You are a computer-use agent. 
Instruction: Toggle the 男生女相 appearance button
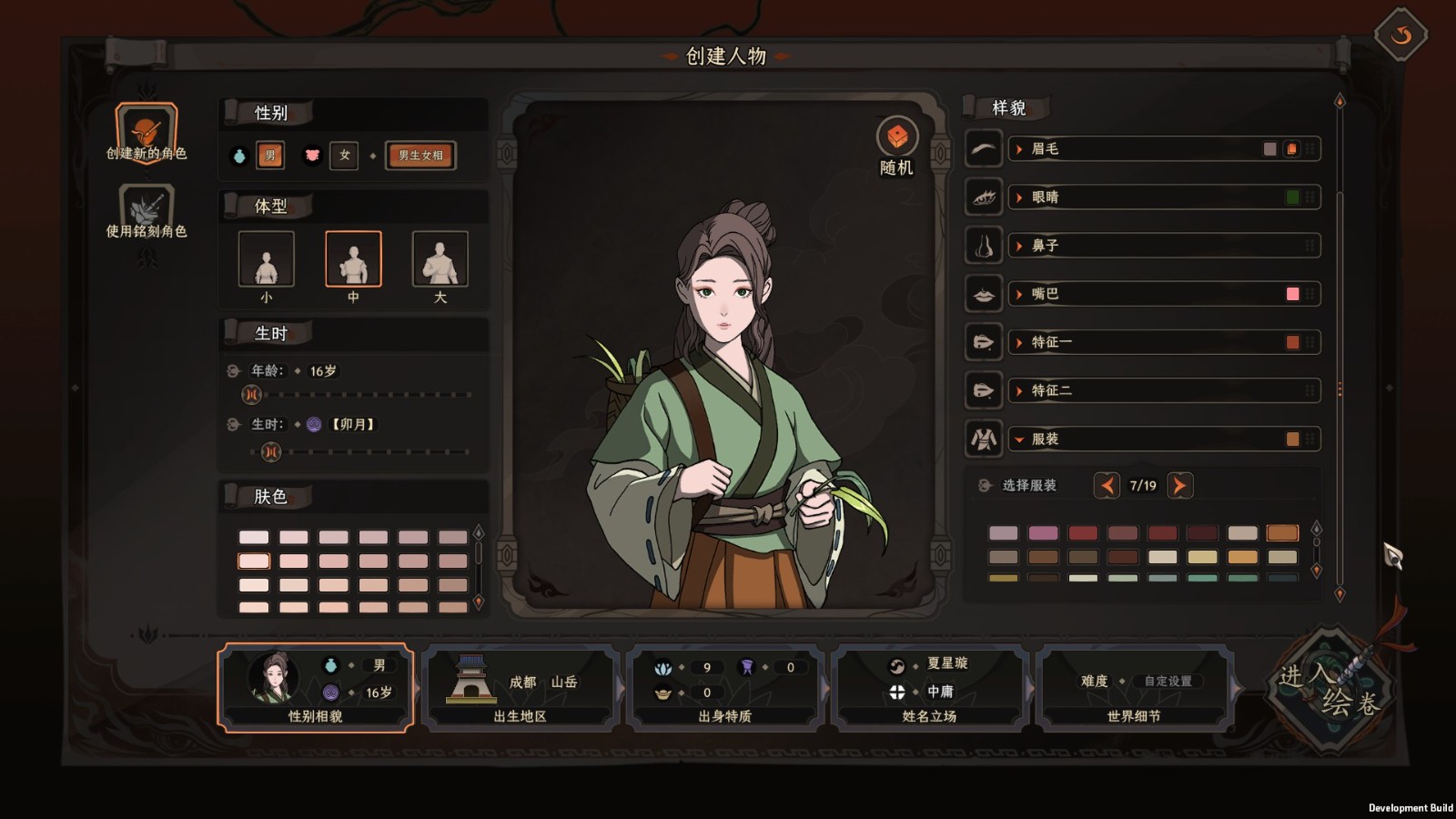(x=420, y=156)
